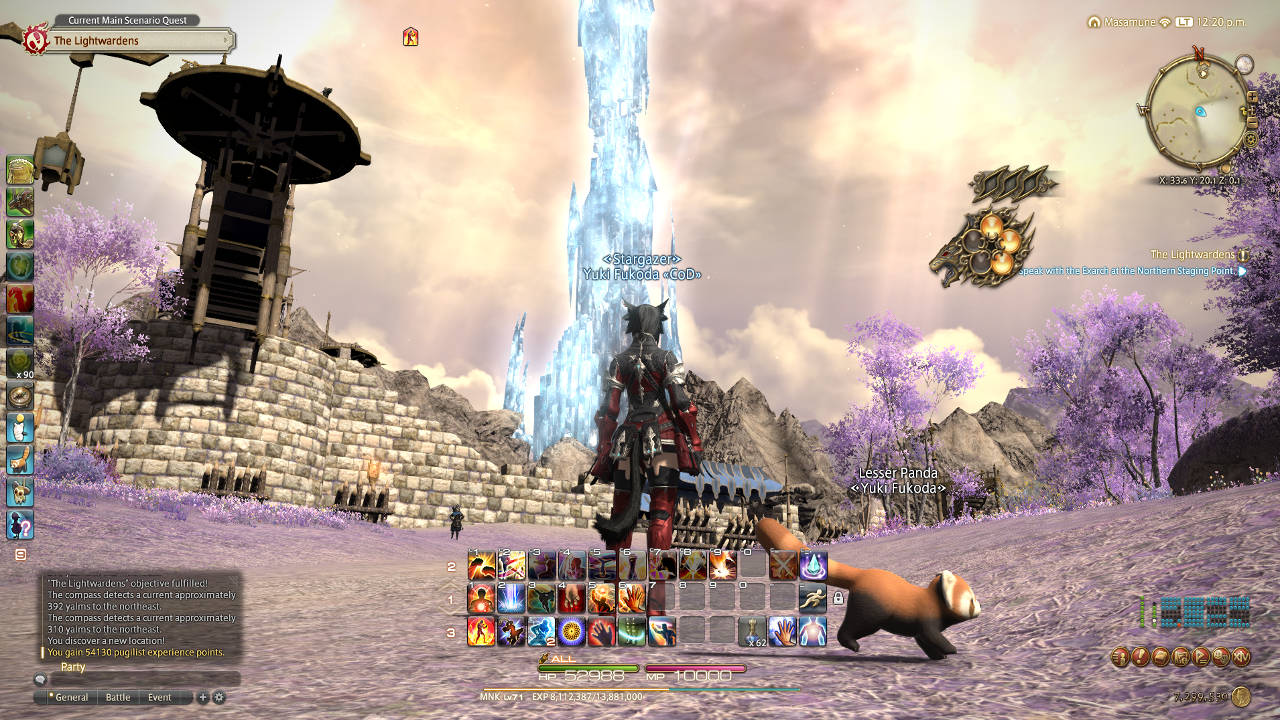Open The Lightwardens main scenario quest
This screenshot has width=1280, height=720.
pyautogui.click(x=130, y=41)
